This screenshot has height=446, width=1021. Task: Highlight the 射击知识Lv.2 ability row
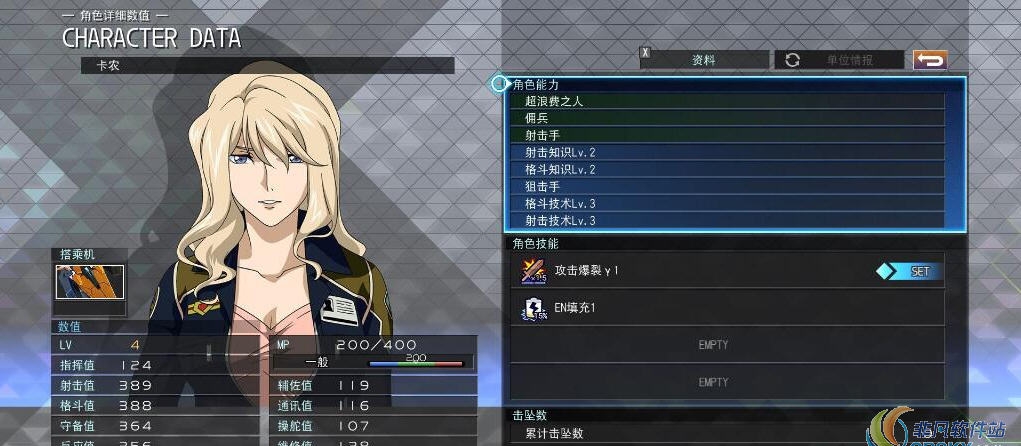pos(728,152)
